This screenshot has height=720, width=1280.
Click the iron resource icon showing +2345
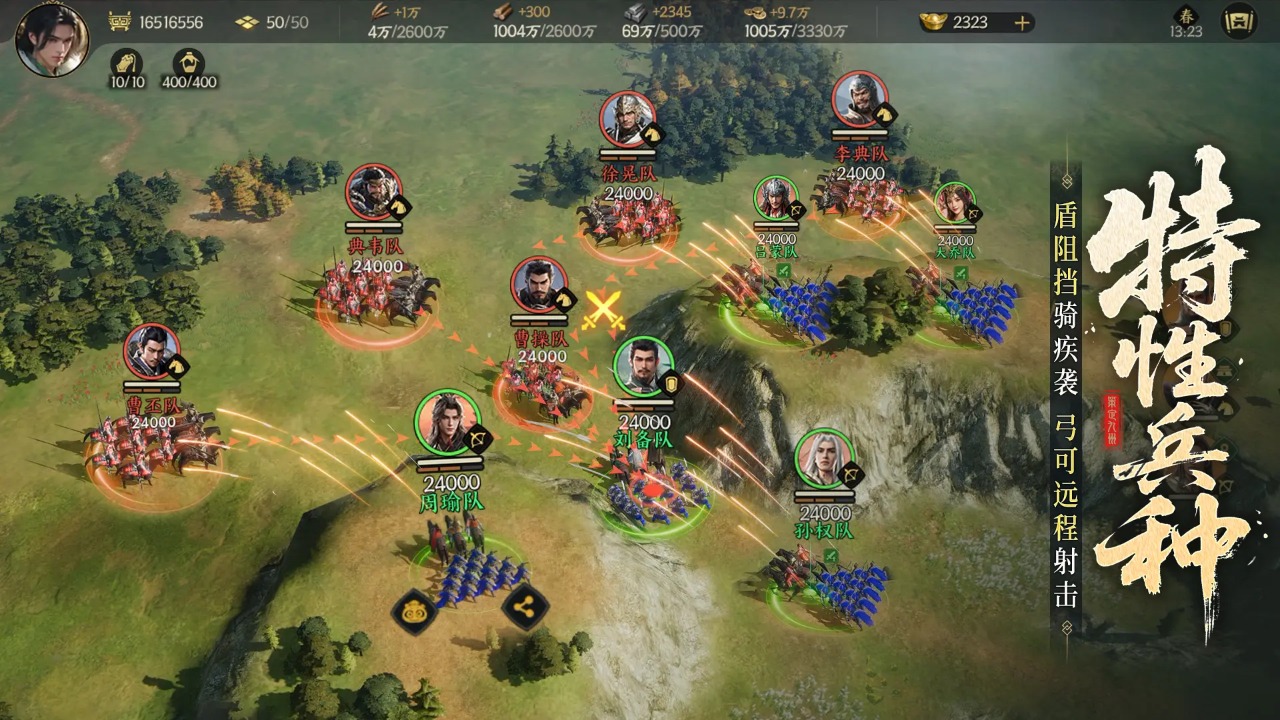click(x=634, y=13)
